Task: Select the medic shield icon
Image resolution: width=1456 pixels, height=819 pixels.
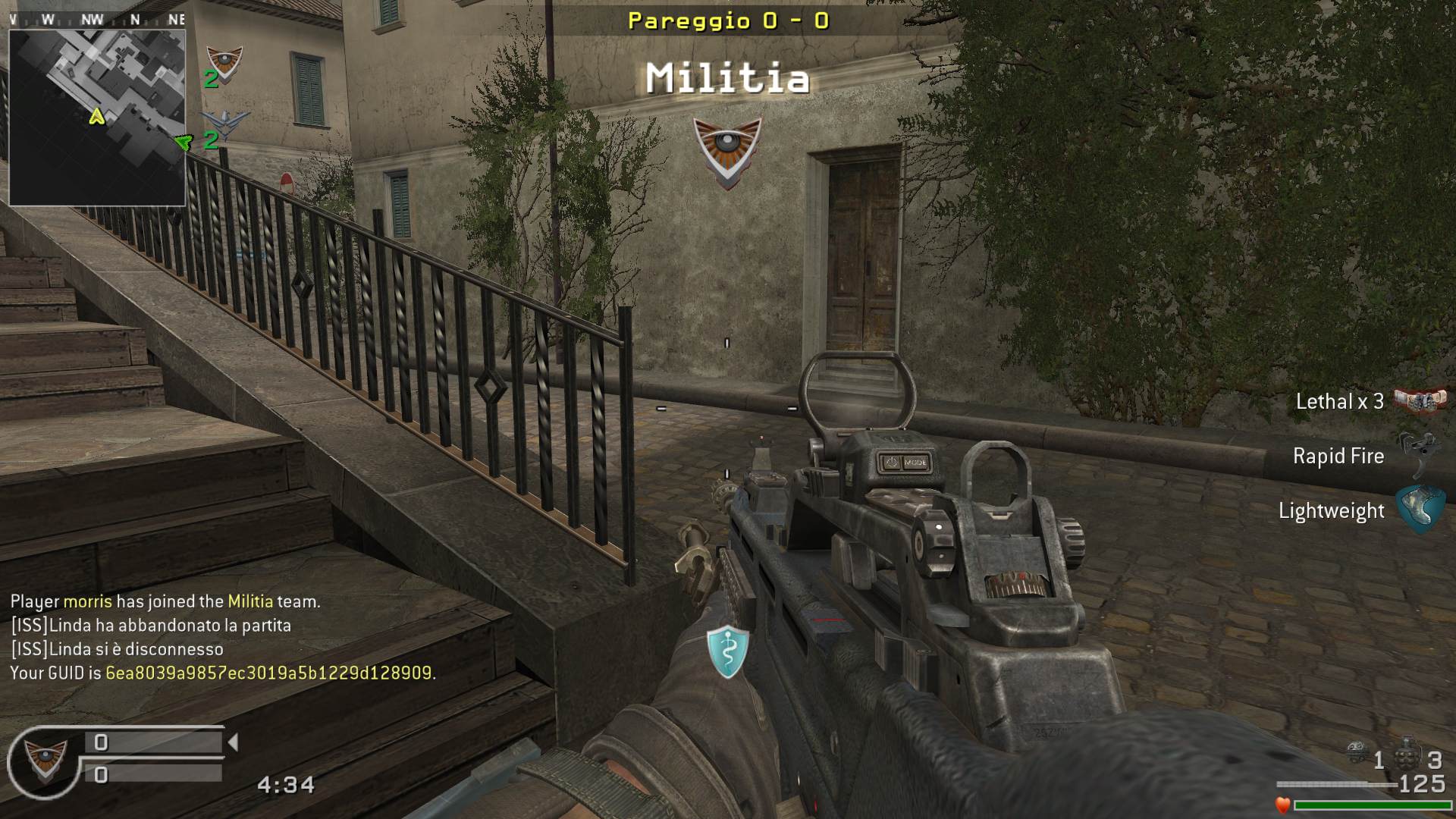Action: pyautogui.click(x=727, y=652)
